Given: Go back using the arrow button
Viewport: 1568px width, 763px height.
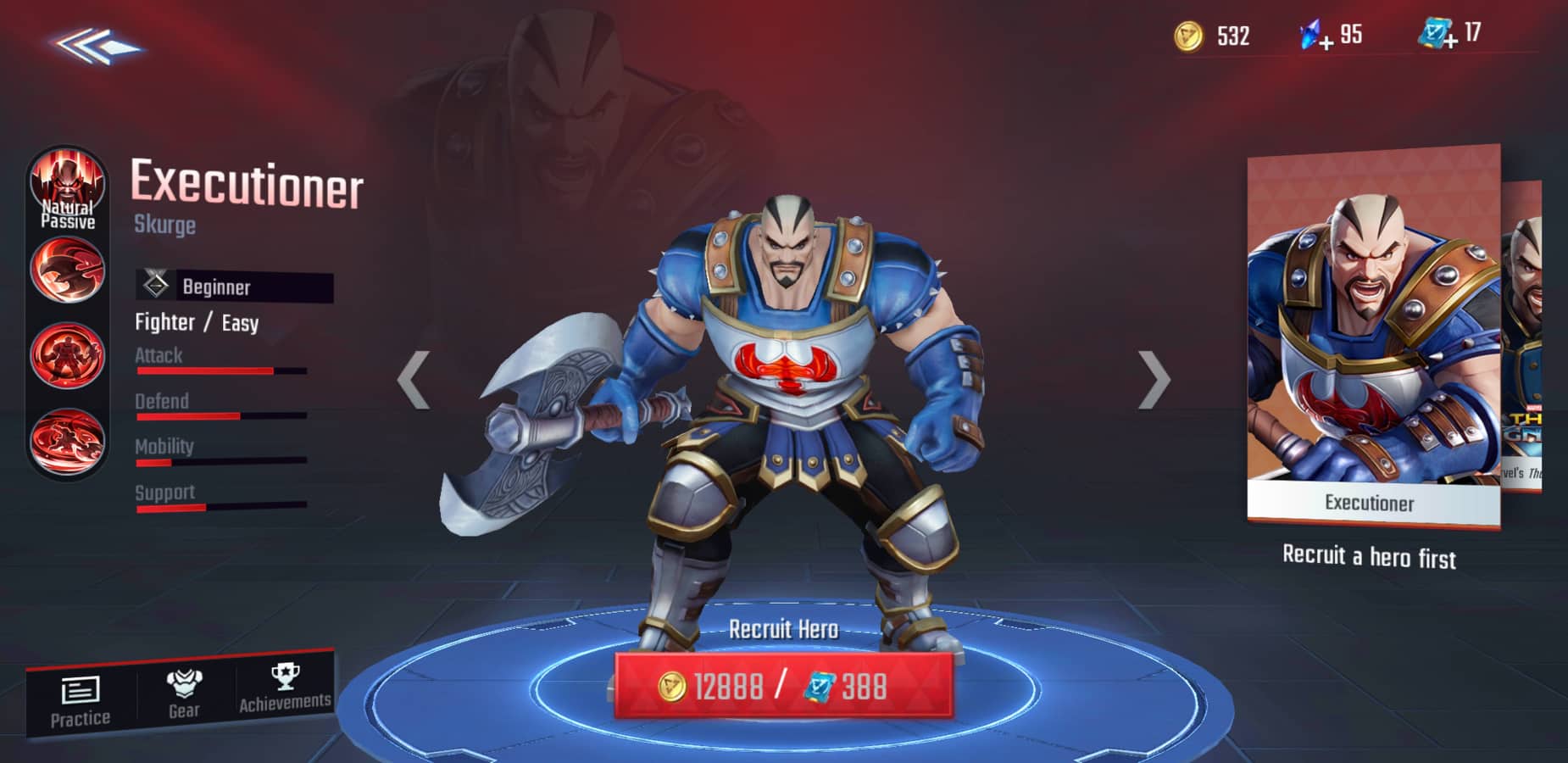Looking at the screenshot, I should (x=95, y=46).
